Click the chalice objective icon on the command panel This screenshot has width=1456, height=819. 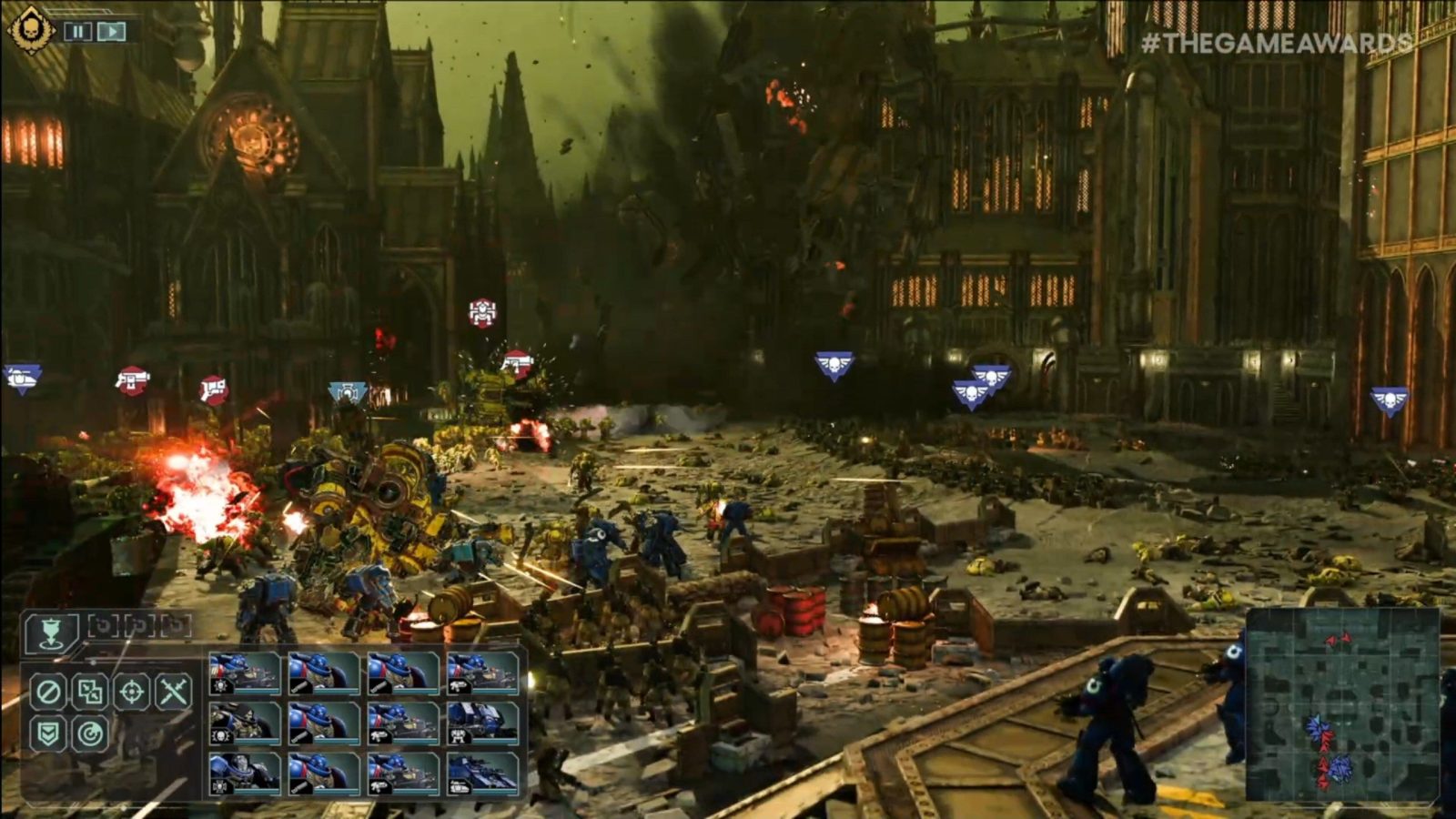pyautogui.click(x=50, y=633)
